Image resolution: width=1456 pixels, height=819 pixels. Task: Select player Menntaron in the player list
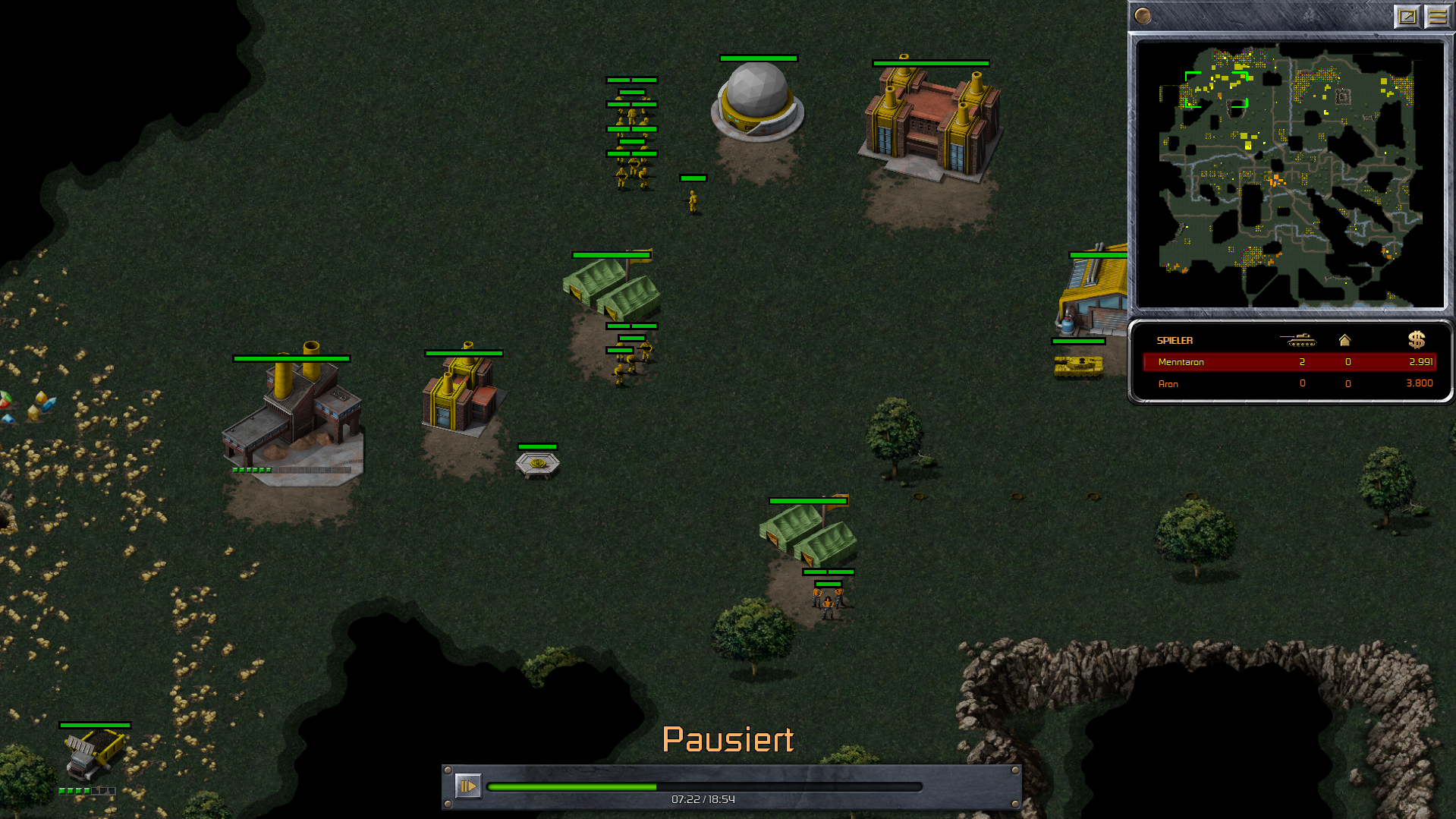point(1181,362)
